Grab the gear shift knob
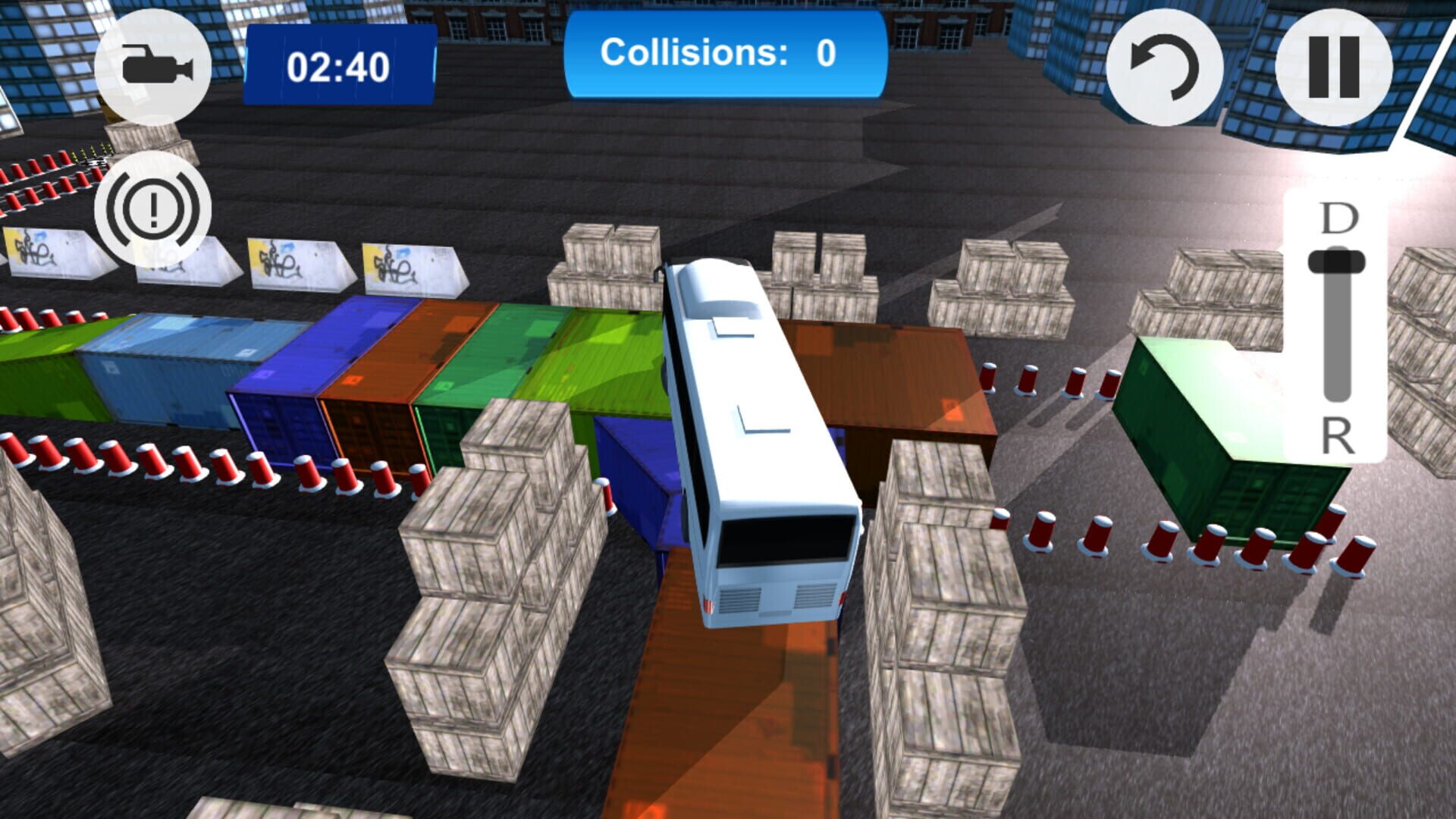1456x819 pixels. pos(1335,262)
